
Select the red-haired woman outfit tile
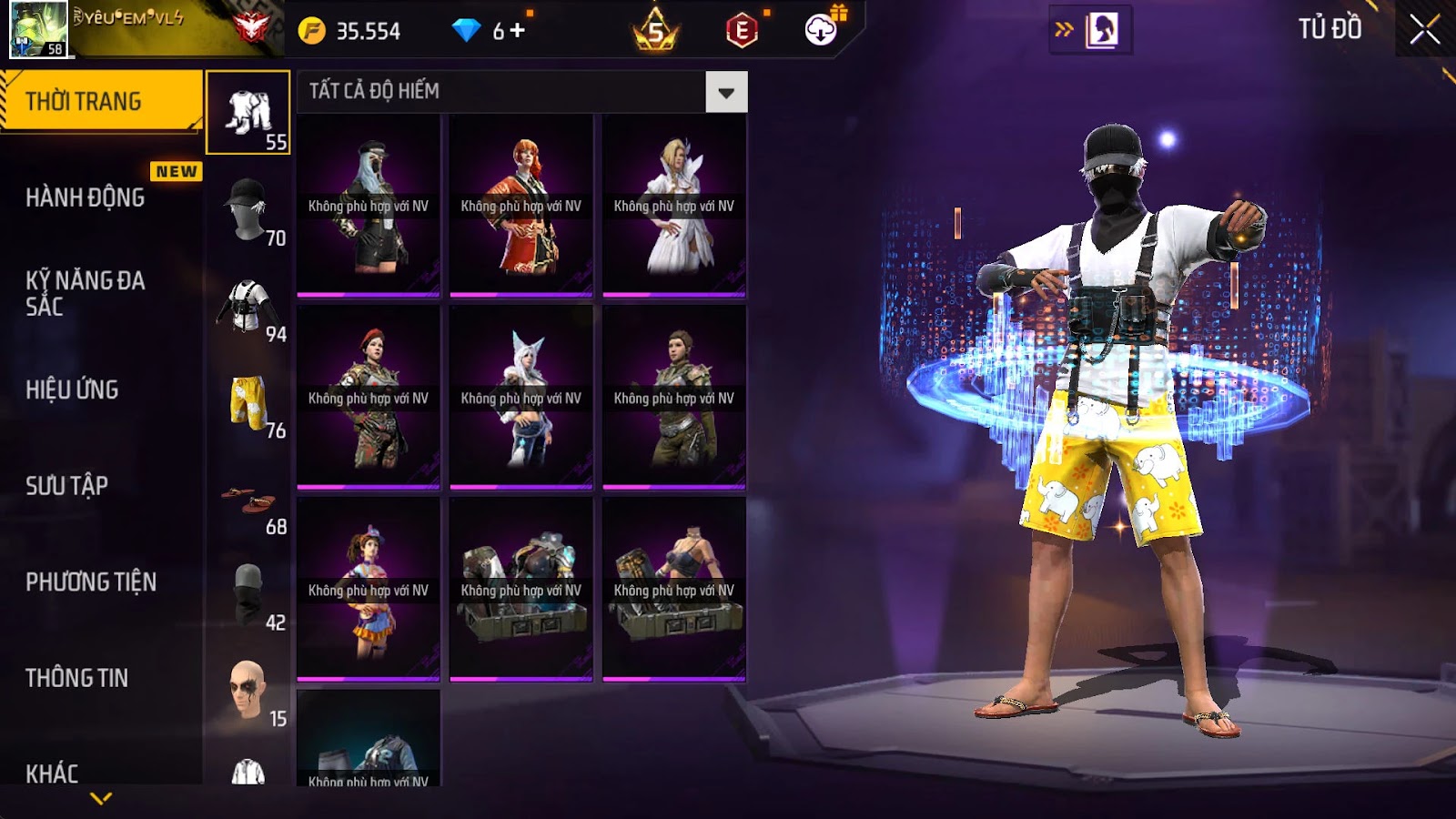521,206
